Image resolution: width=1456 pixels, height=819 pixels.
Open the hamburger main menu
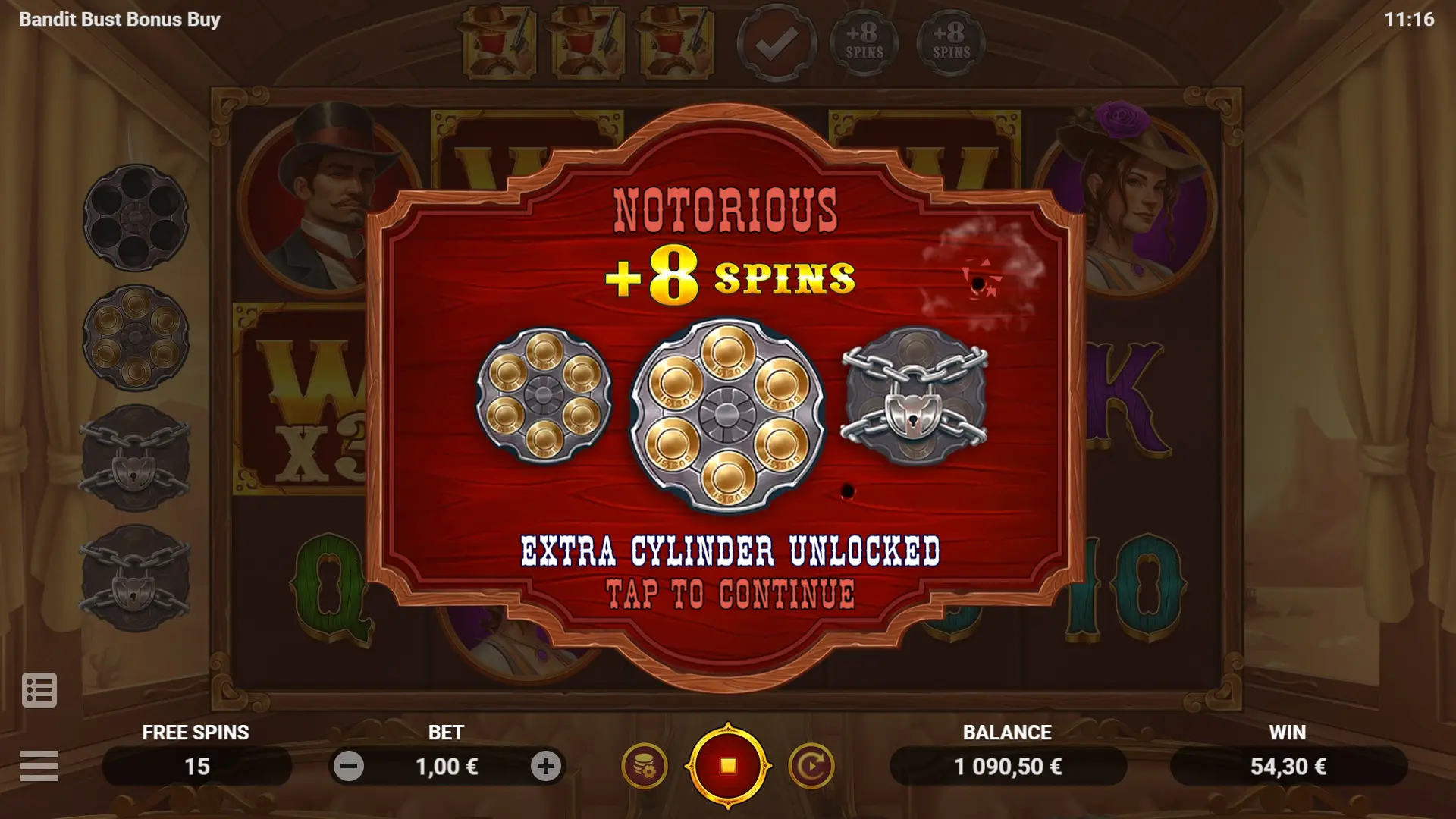[x=39, y=765]
